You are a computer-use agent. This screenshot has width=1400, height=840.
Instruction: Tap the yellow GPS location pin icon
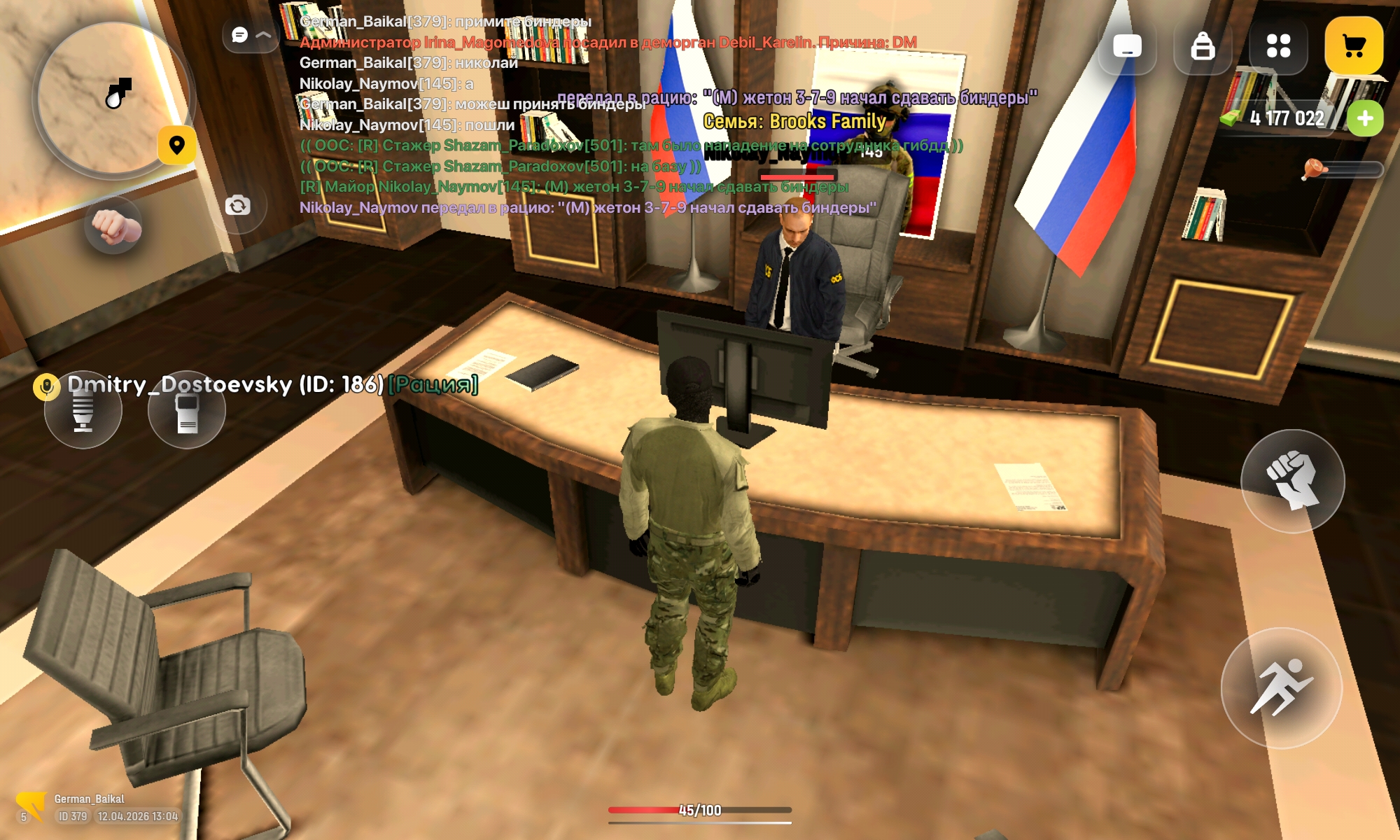[178, 146]
